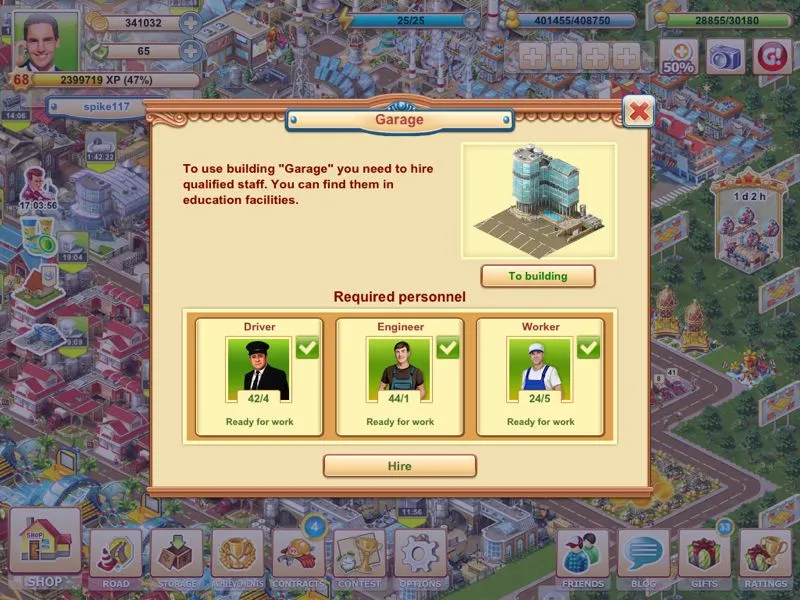
Task: Open game Options
Action: point(420,556)
